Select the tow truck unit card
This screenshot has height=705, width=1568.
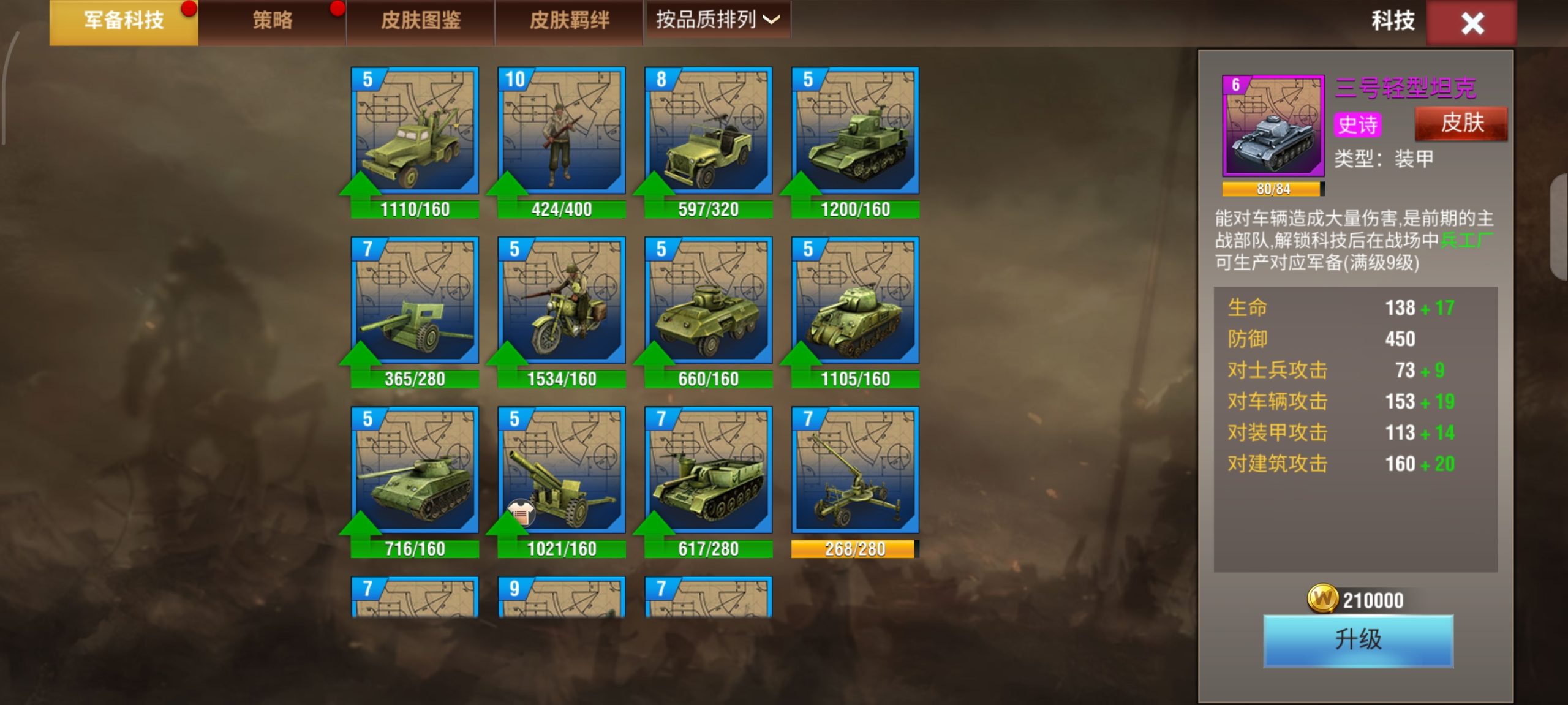point(415,131)
